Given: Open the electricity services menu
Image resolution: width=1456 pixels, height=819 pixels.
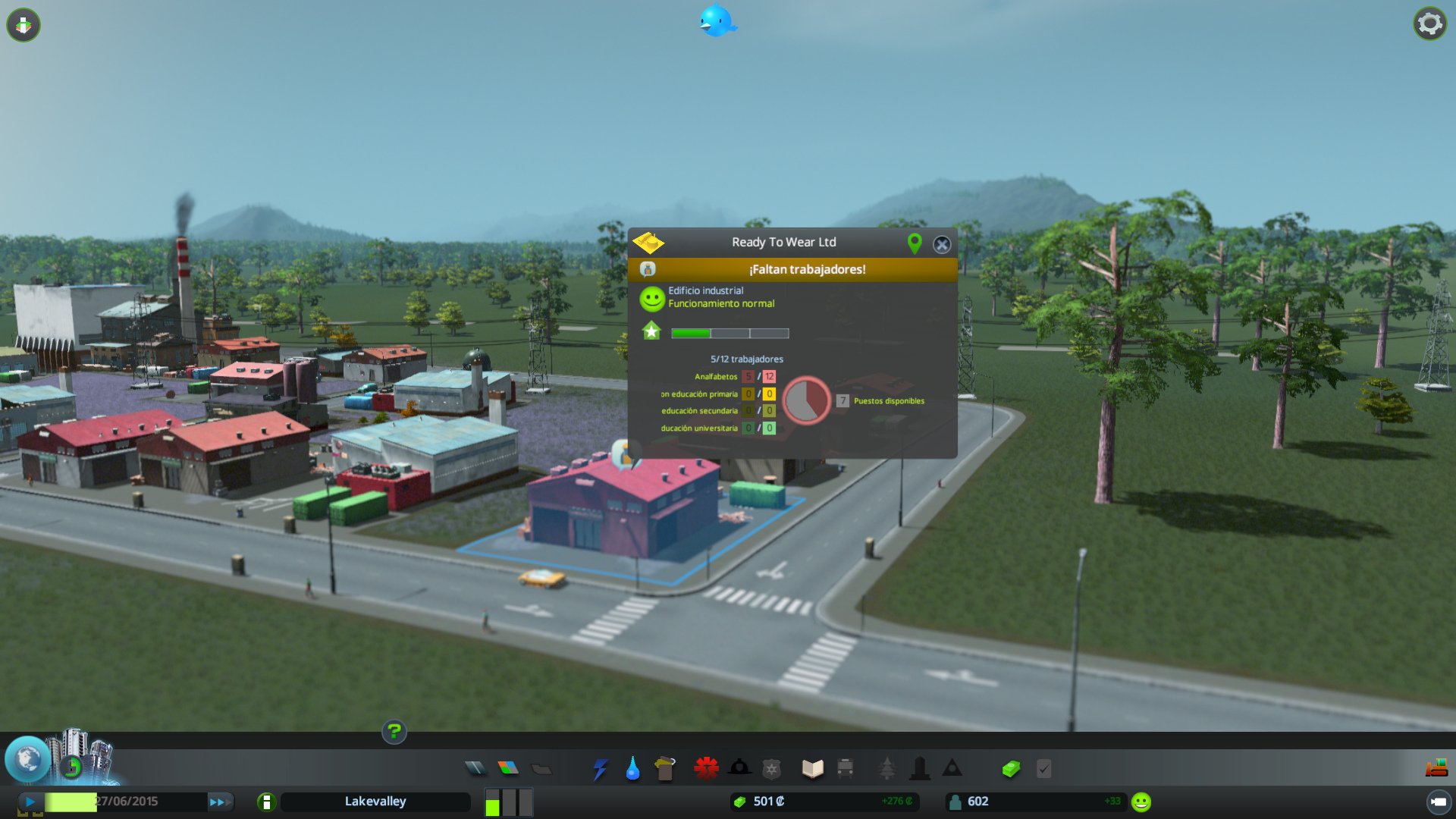Looking at the screenshot, I should click(x=600, y=767).
